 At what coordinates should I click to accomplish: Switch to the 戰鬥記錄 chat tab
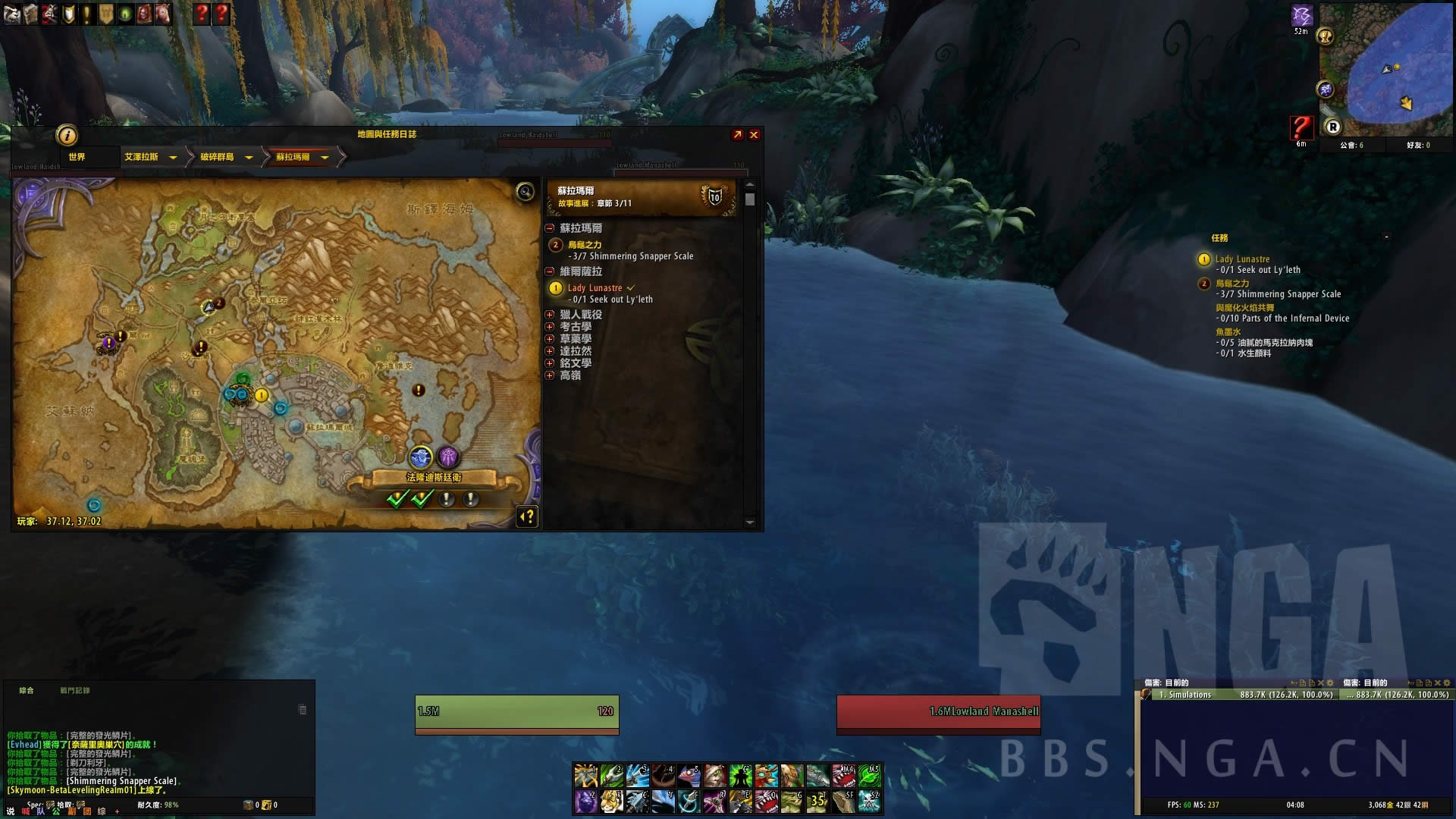75,691
